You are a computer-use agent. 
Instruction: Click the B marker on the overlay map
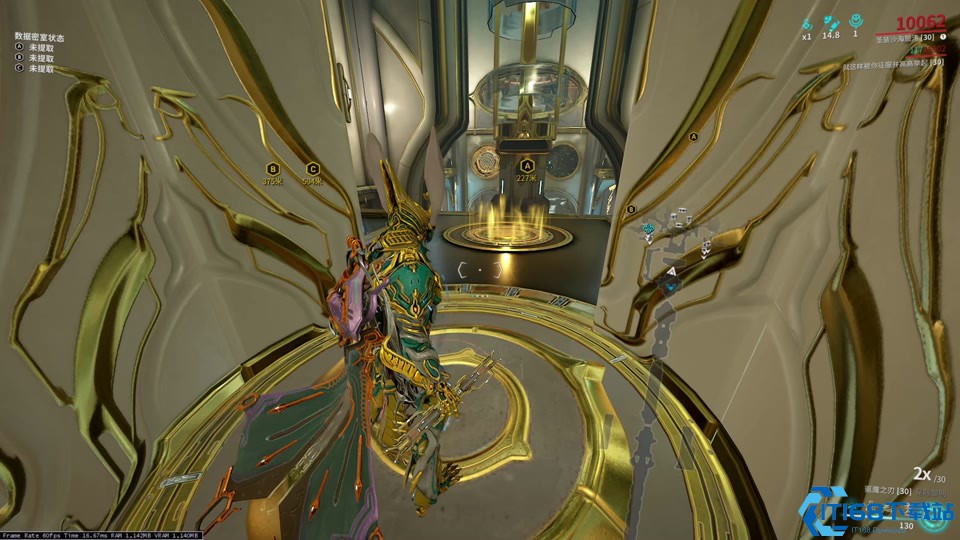[x=631, y=210]
